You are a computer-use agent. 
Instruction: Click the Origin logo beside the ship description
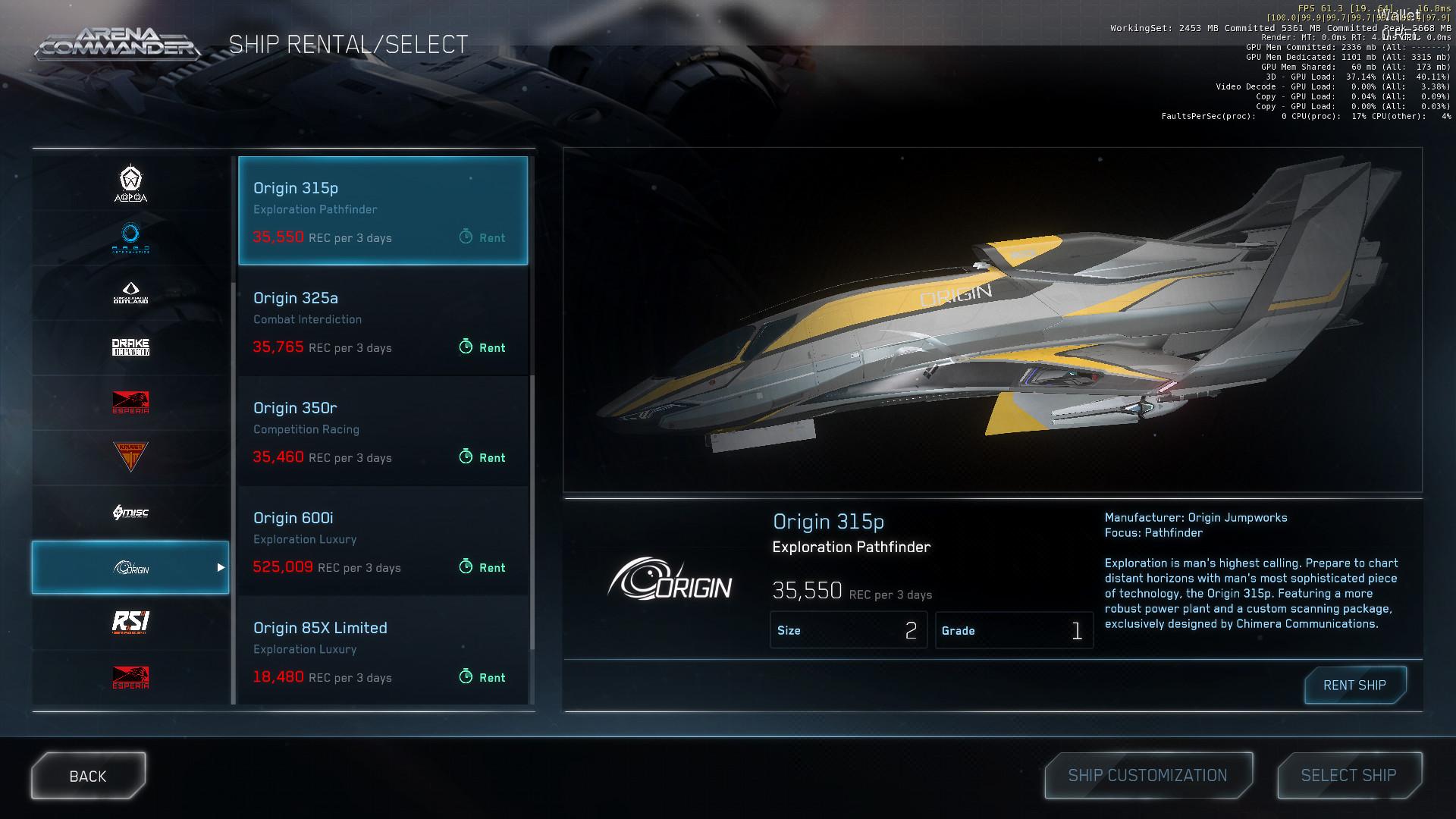[670, 584]
